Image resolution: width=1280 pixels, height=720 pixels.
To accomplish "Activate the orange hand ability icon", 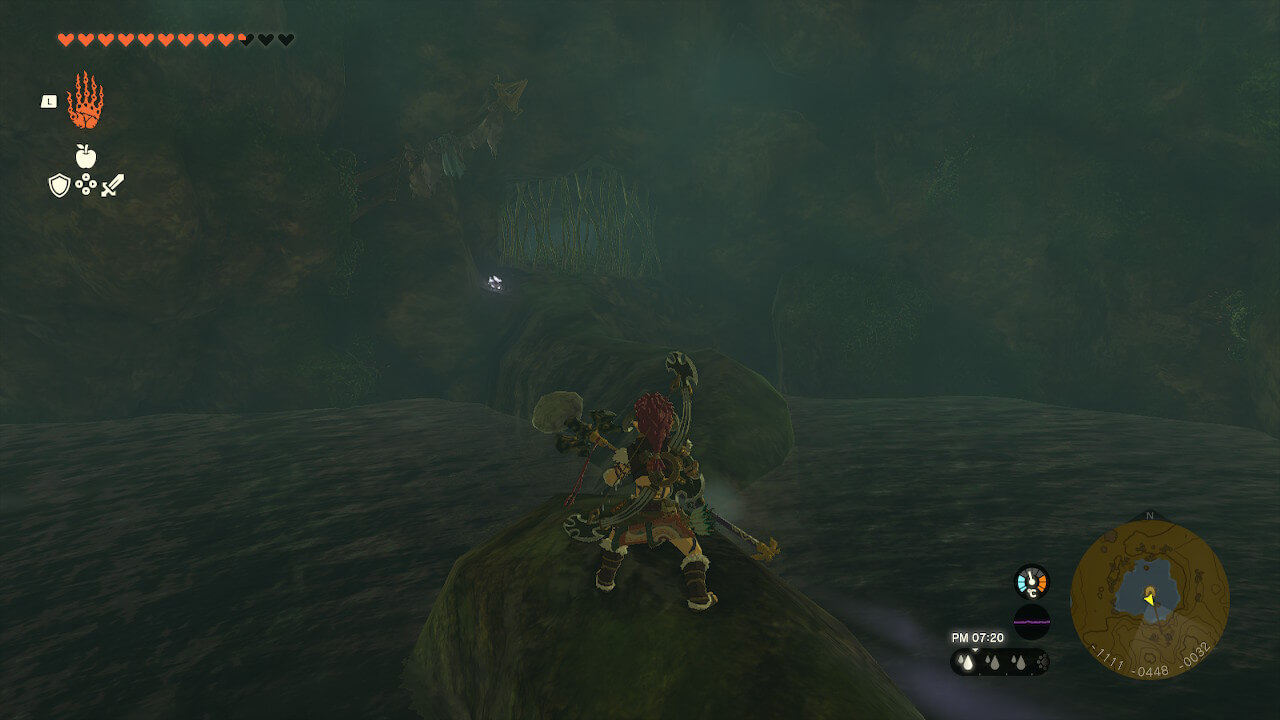I will coord(85,101).
